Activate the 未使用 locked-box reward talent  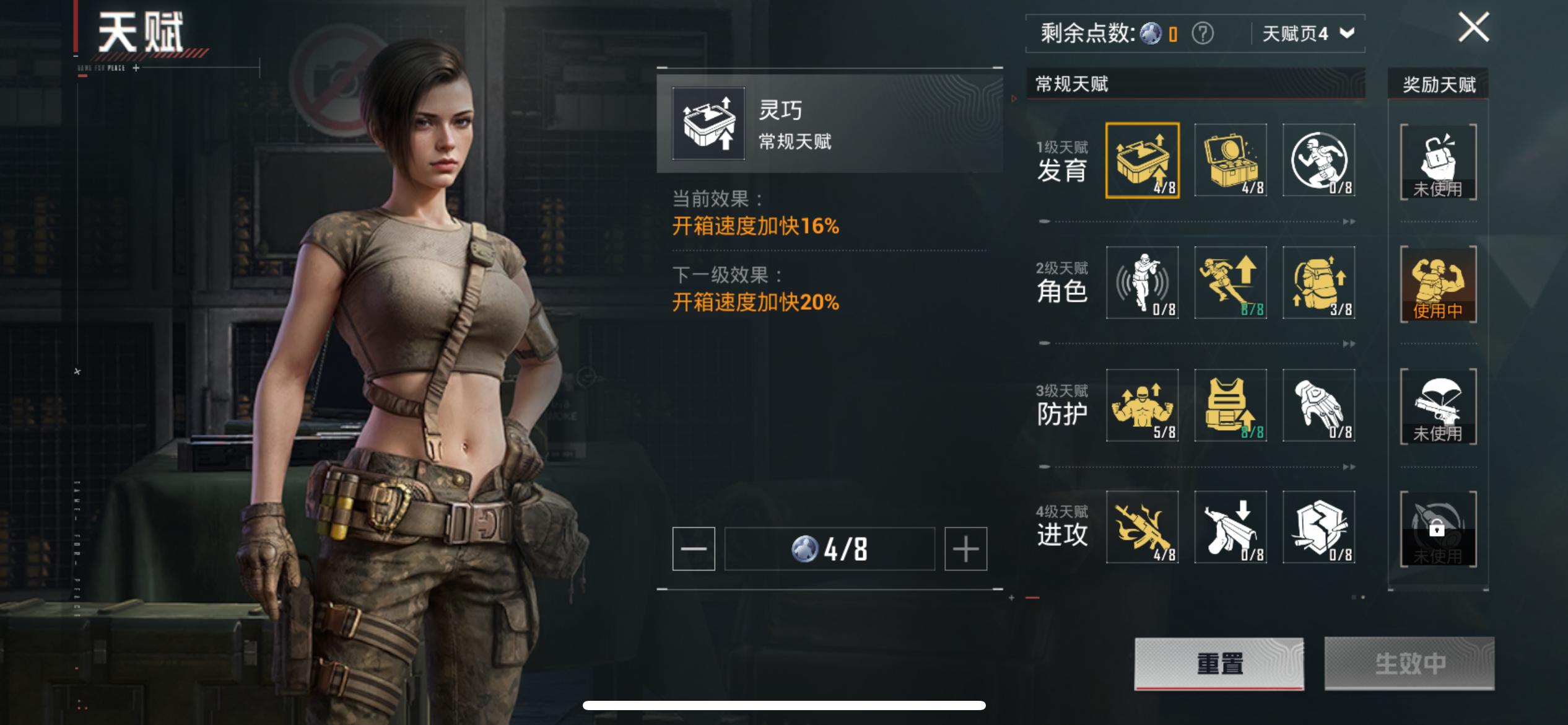[1438, 160]
